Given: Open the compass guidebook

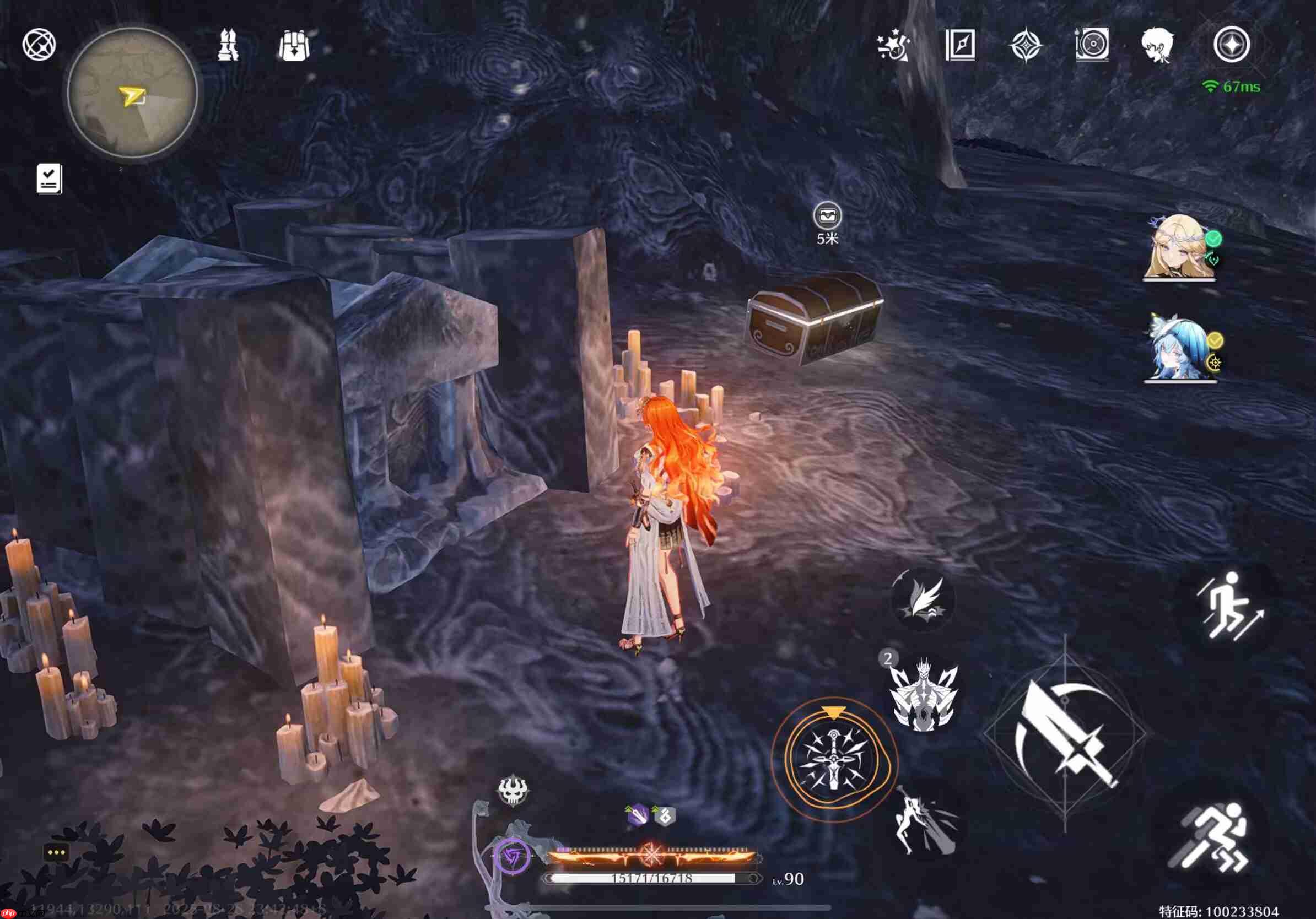Looking at the screenshot, I should (960, 45).
